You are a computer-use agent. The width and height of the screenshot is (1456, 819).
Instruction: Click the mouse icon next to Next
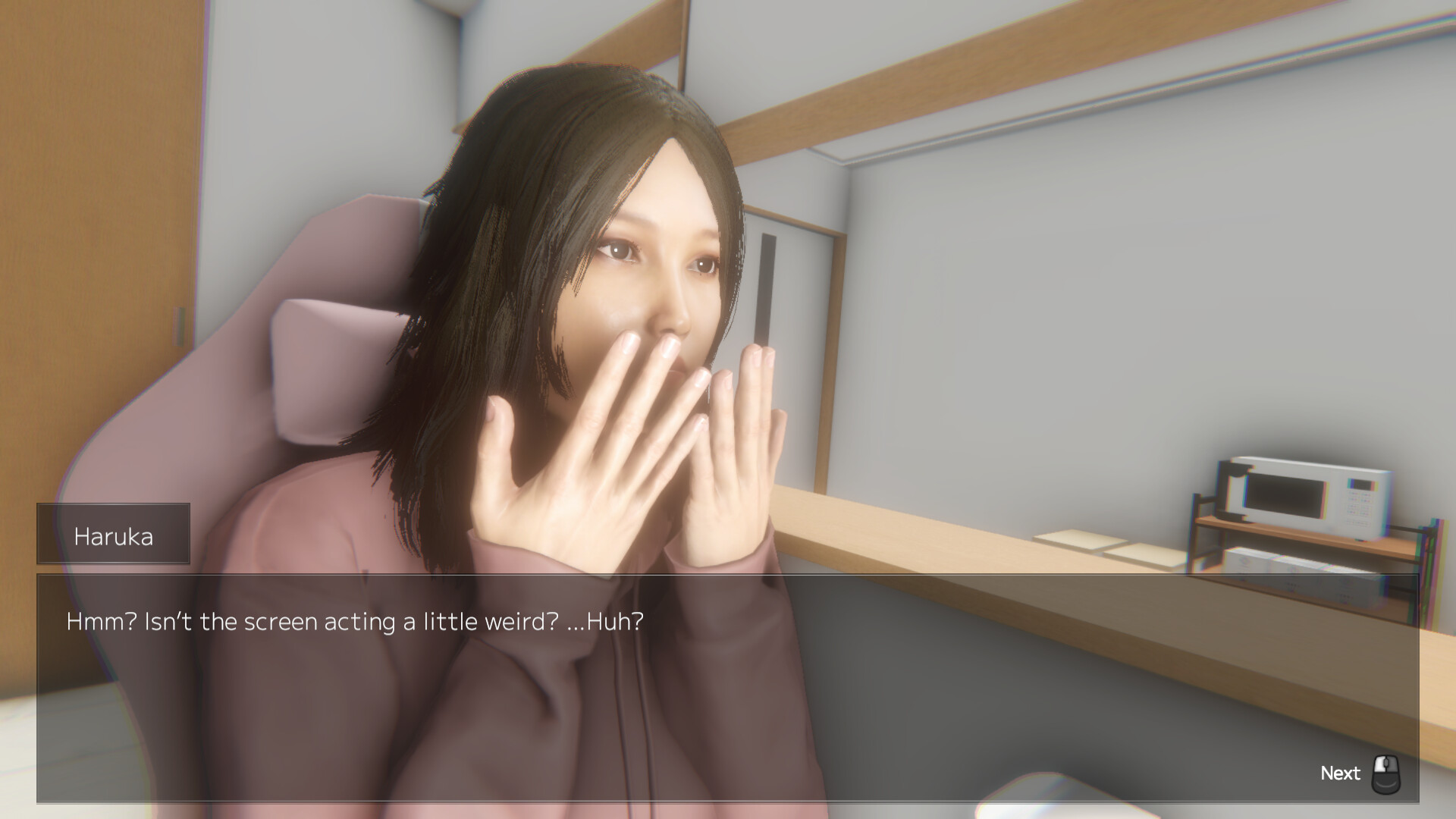coord(1386,774)
